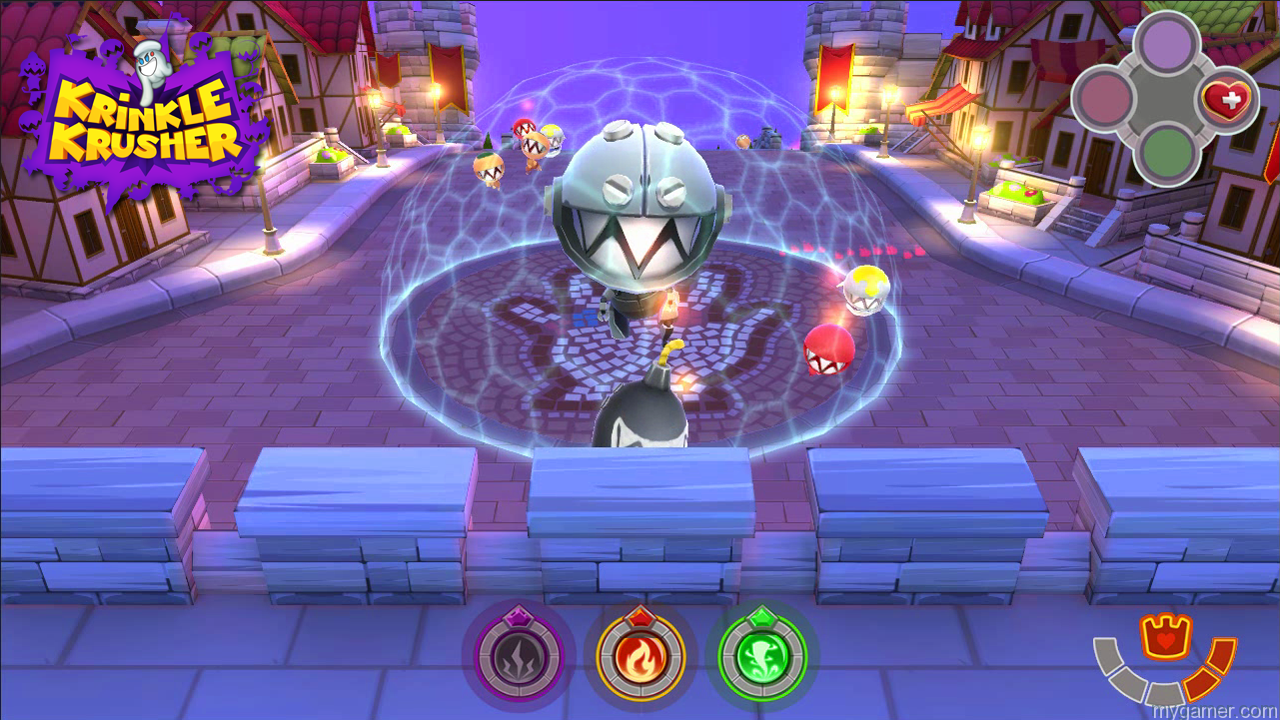Select the green tornado spell medallion
The image size is (1280, 720).
760,655
